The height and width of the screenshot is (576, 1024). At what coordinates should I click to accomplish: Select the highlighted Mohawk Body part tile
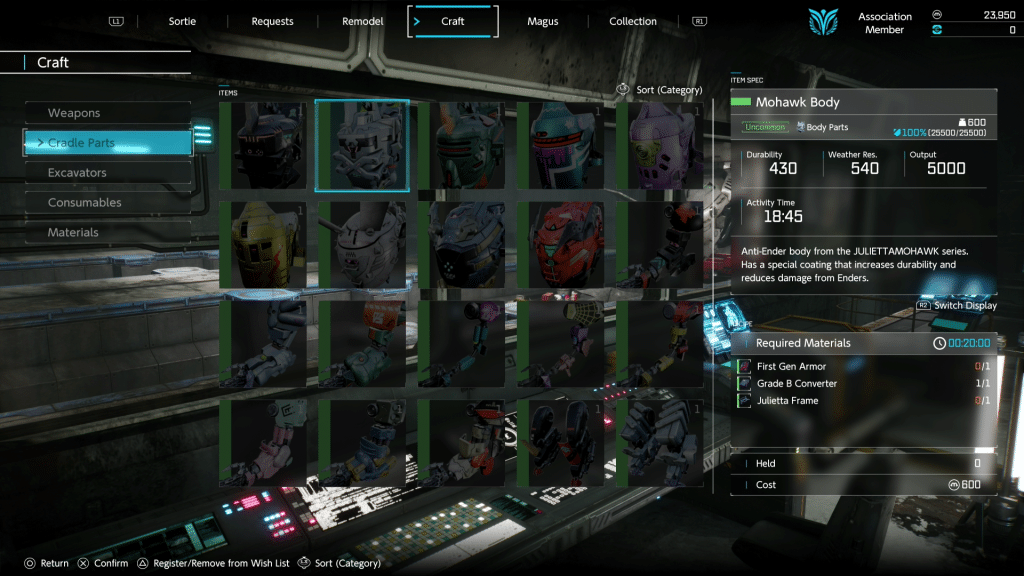(x=362, y=146)
